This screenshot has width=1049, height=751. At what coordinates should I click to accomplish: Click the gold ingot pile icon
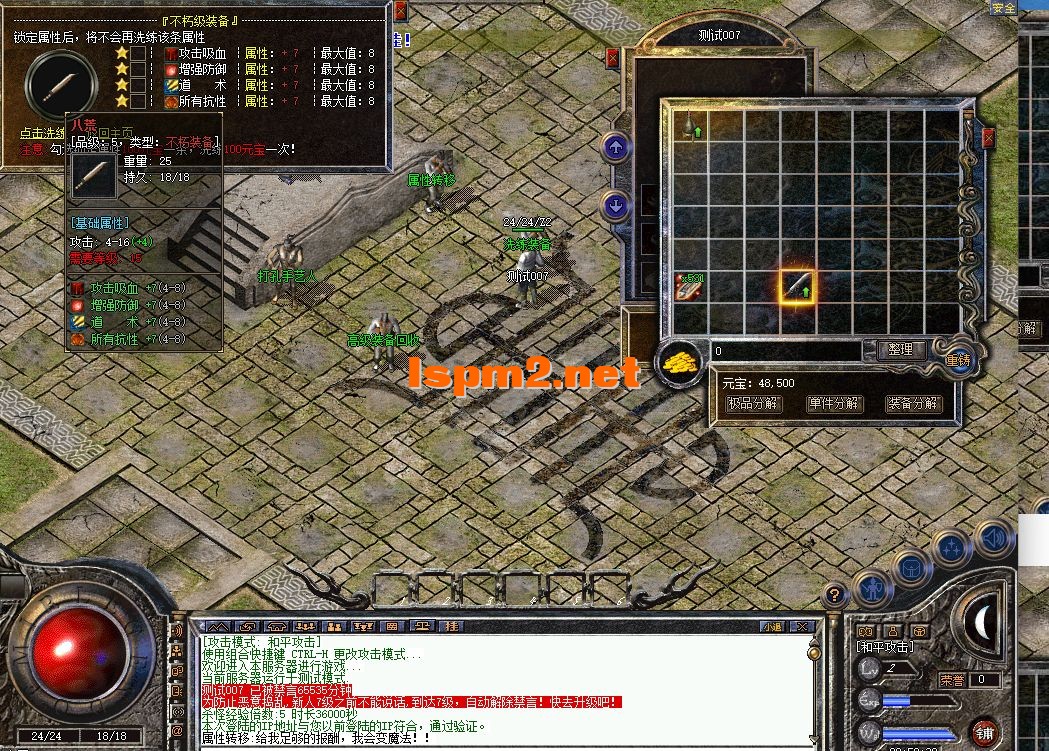682,362
